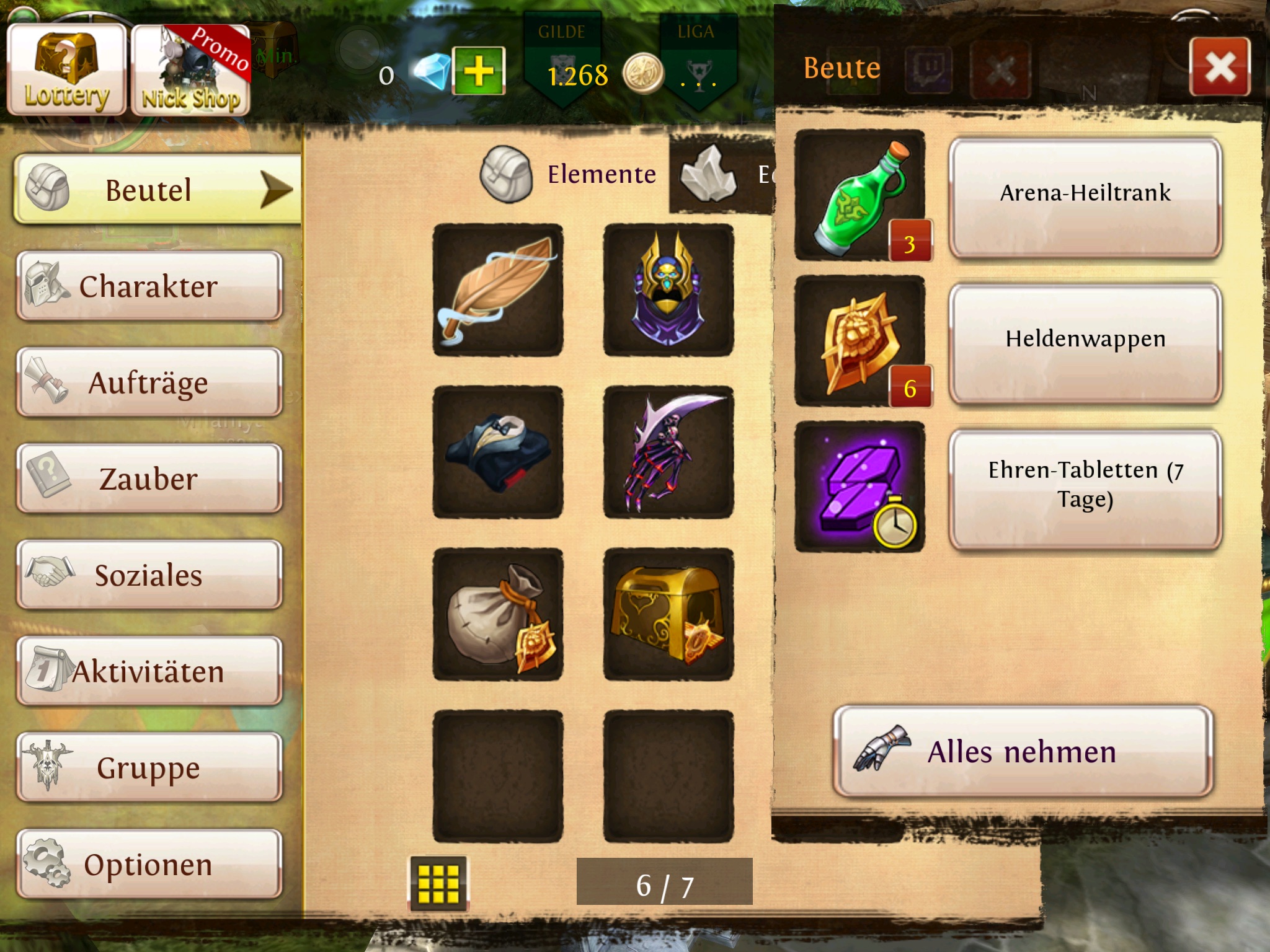Close the Beute loot window

pos(1220,67)
